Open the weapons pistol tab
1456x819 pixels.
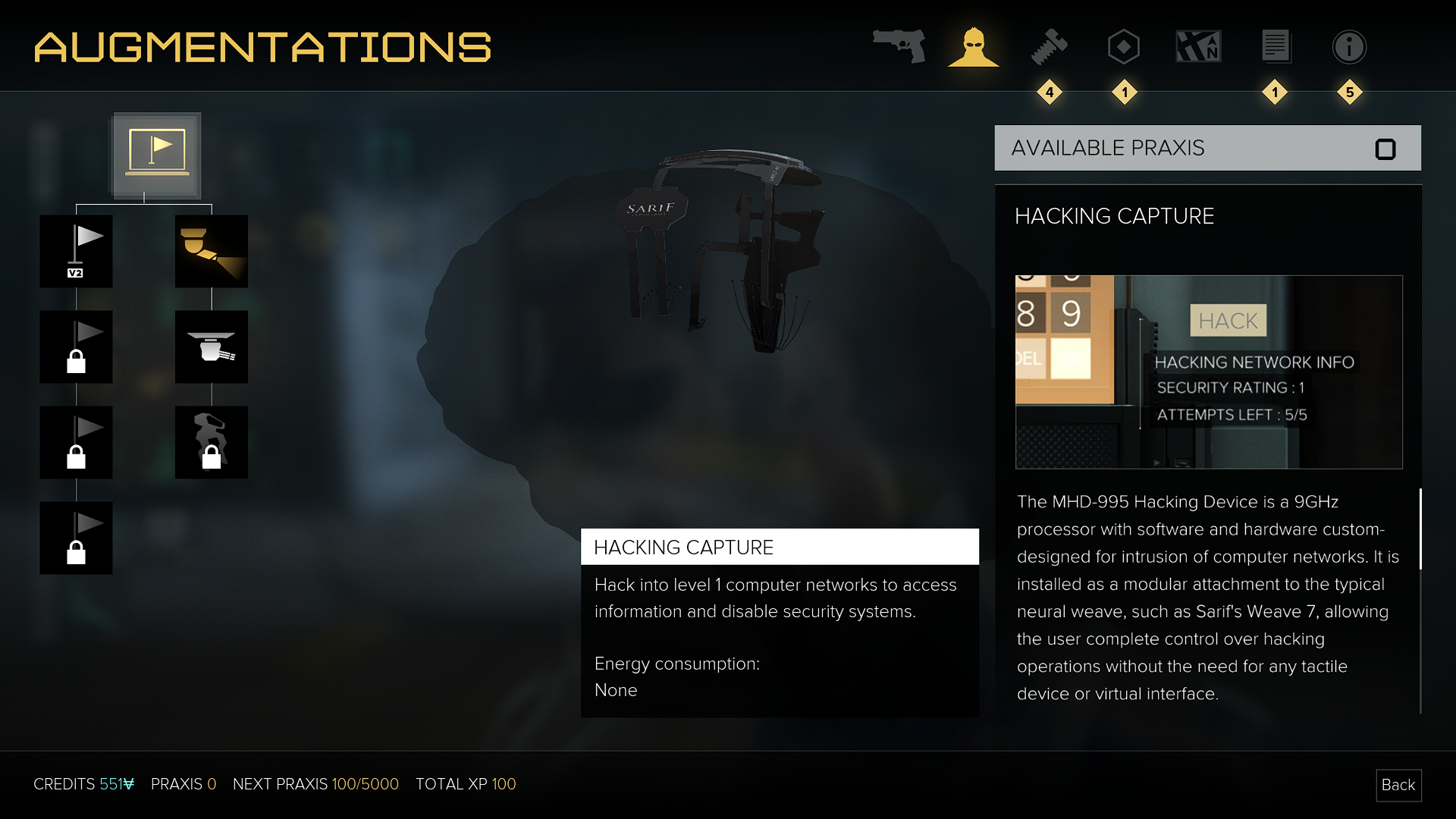pyautogui.click(x=899, y=46)
